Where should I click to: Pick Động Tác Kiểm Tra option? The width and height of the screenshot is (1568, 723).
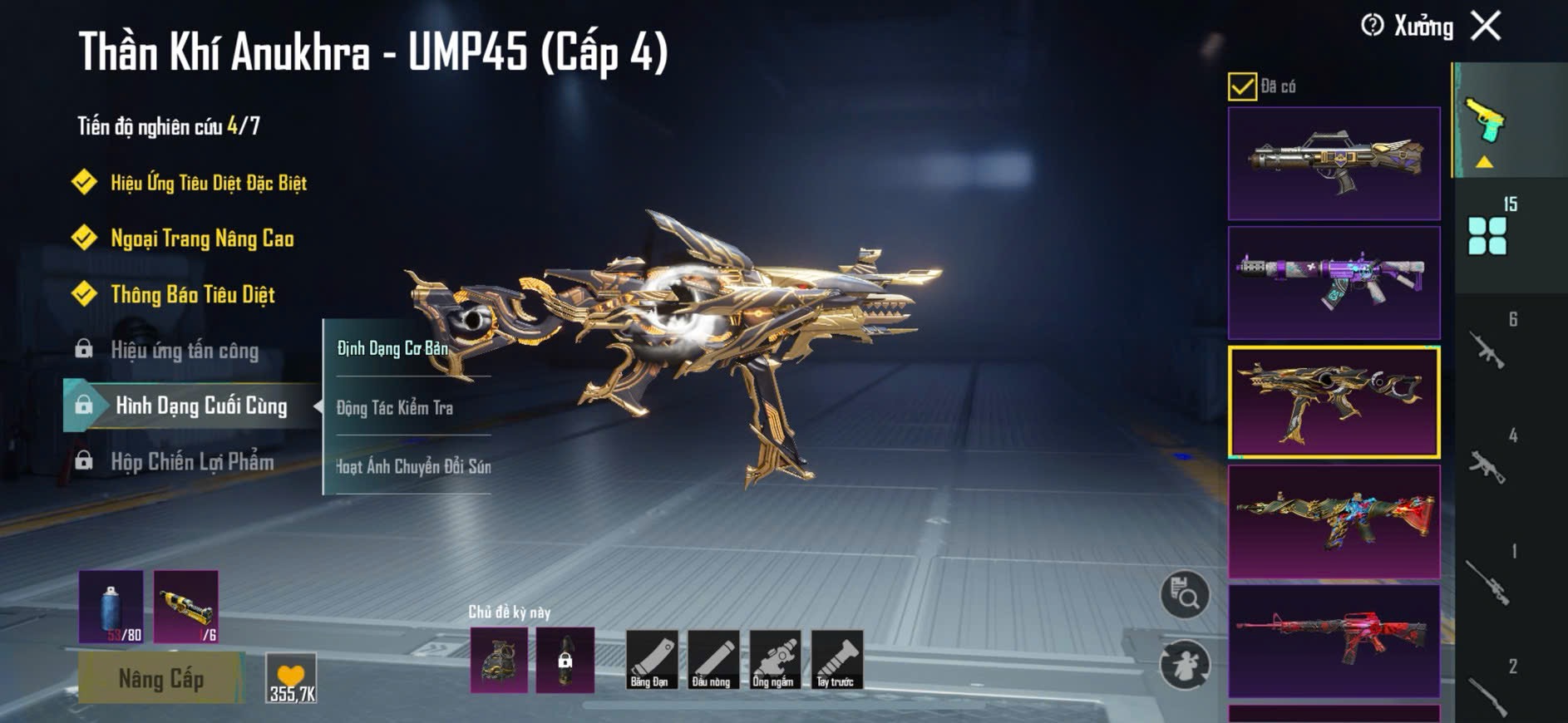click(x=395, y=407)
